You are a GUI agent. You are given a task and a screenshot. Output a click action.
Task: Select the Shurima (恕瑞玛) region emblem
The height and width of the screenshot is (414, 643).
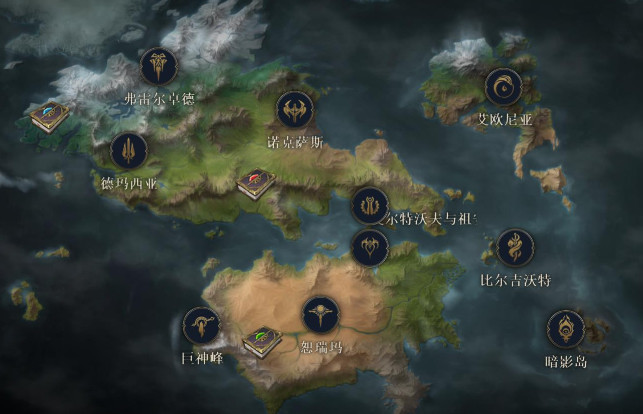pos(321,315)
